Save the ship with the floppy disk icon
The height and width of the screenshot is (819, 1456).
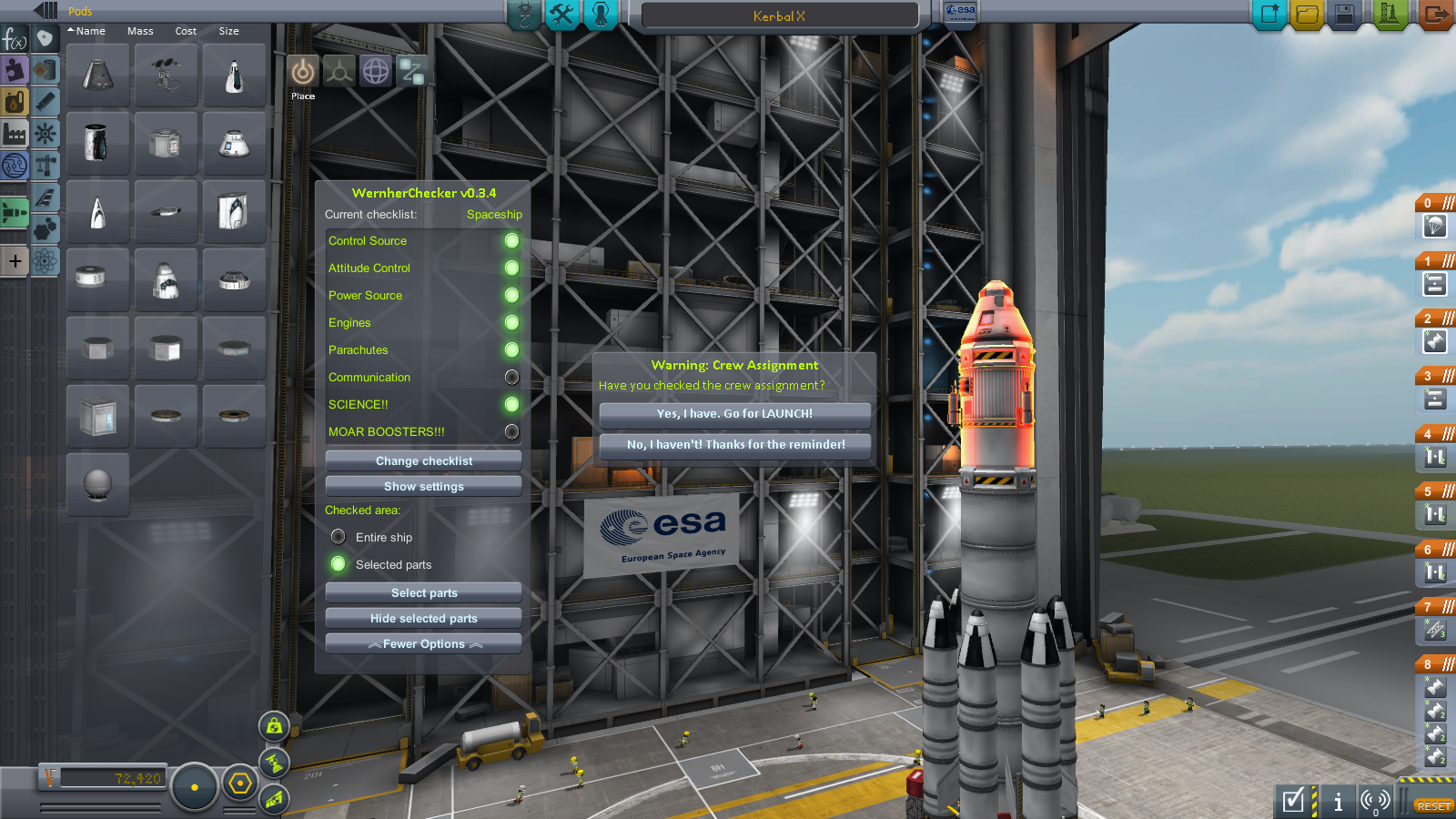coord(1345,15)
